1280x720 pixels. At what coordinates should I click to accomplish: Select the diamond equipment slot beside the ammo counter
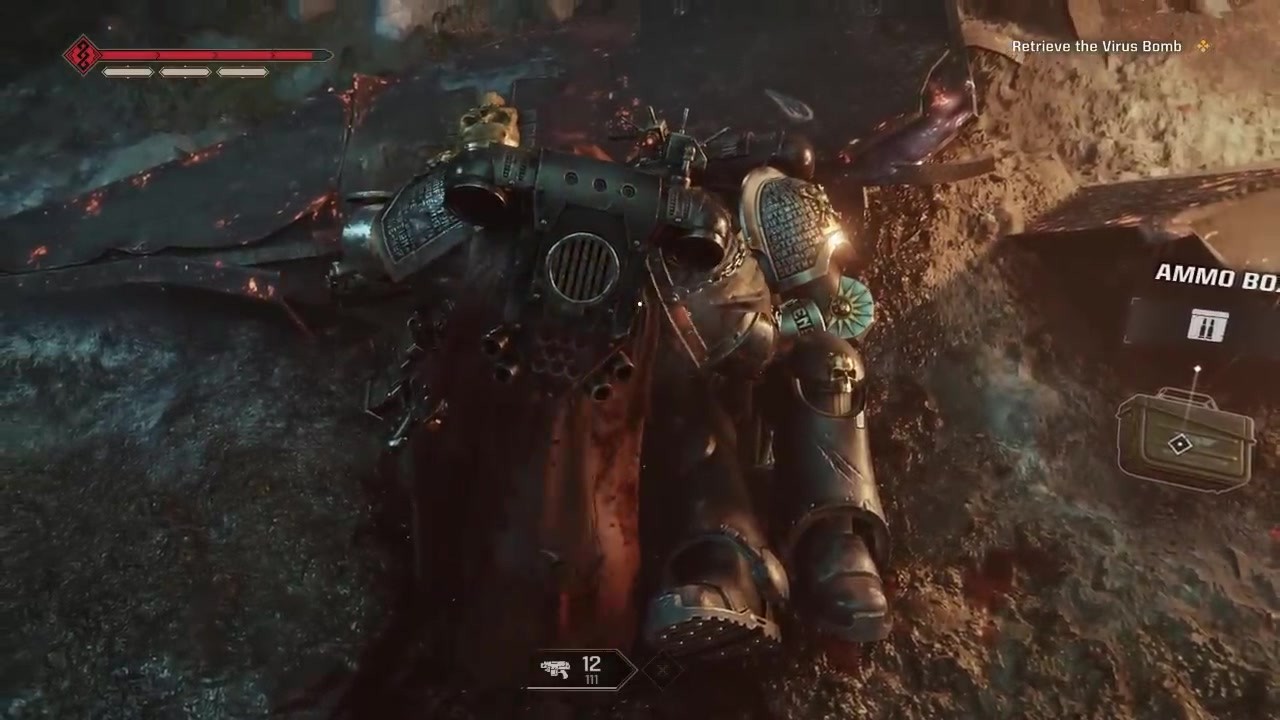pos(662,669)
